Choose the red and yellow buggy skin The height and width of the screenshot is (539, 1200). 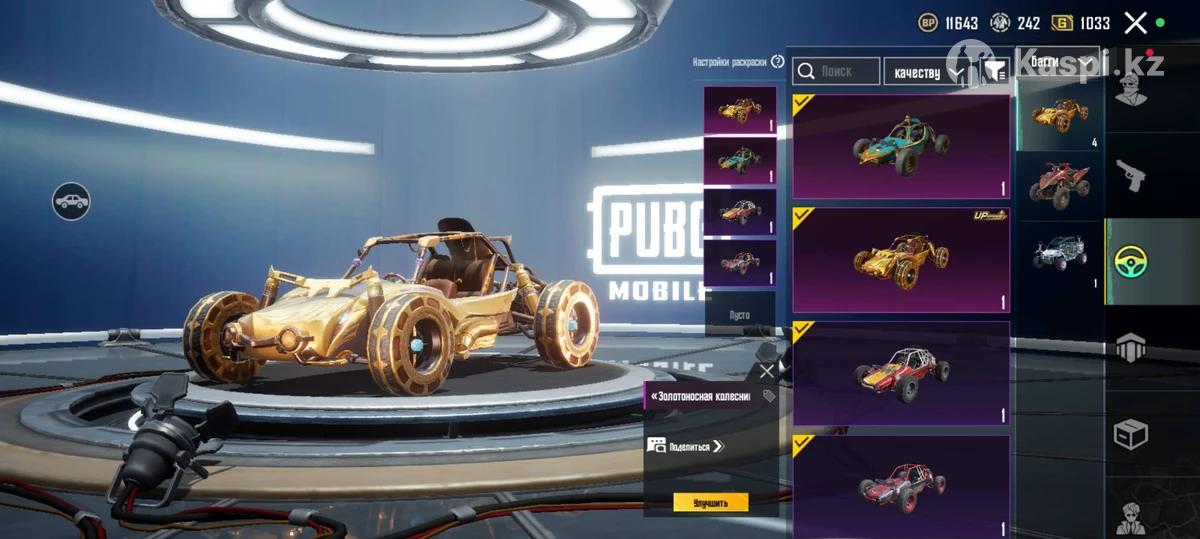coord(900,374)
